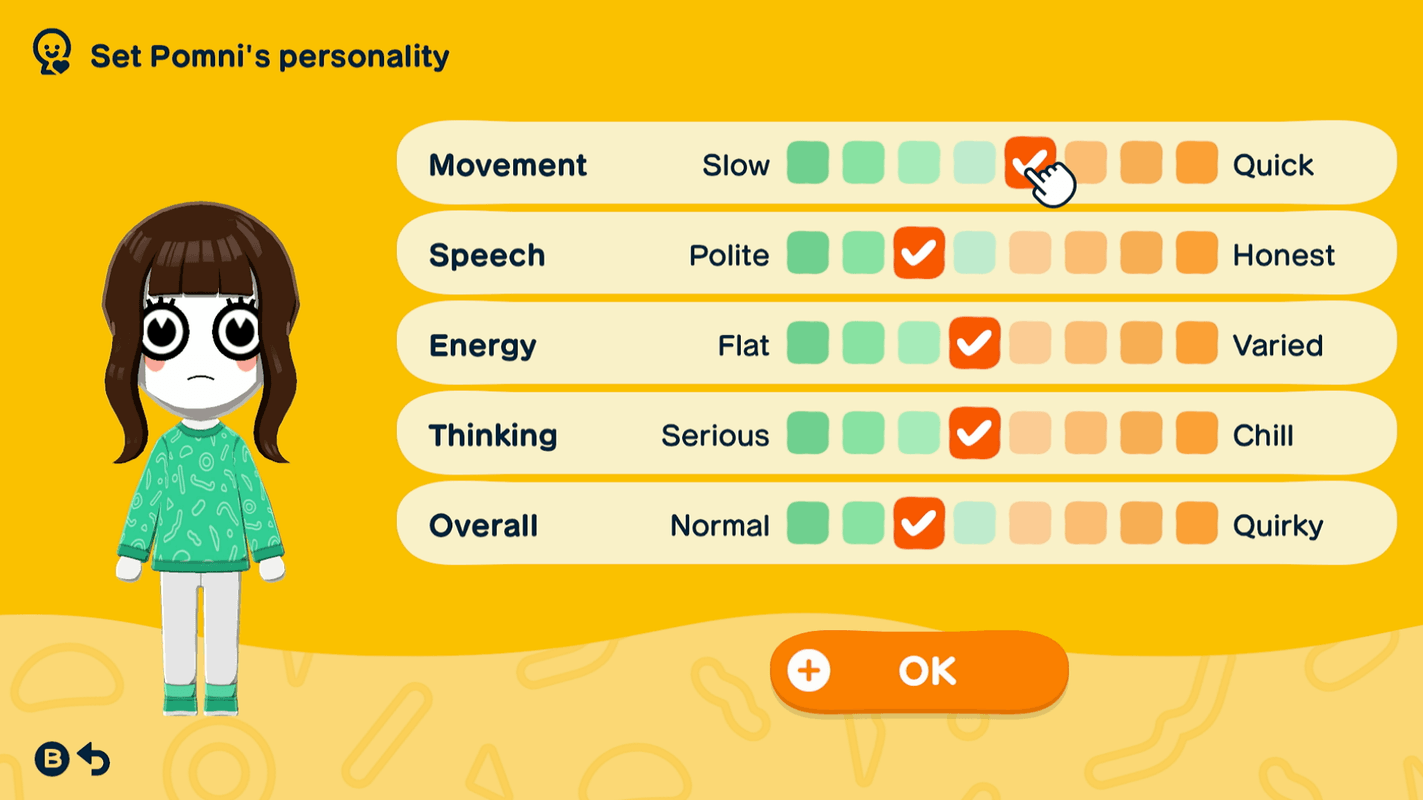This screenshot has height=800, width=1423.
Task: Click the checked box in the Energy row
Action: [x=973, y=344]
